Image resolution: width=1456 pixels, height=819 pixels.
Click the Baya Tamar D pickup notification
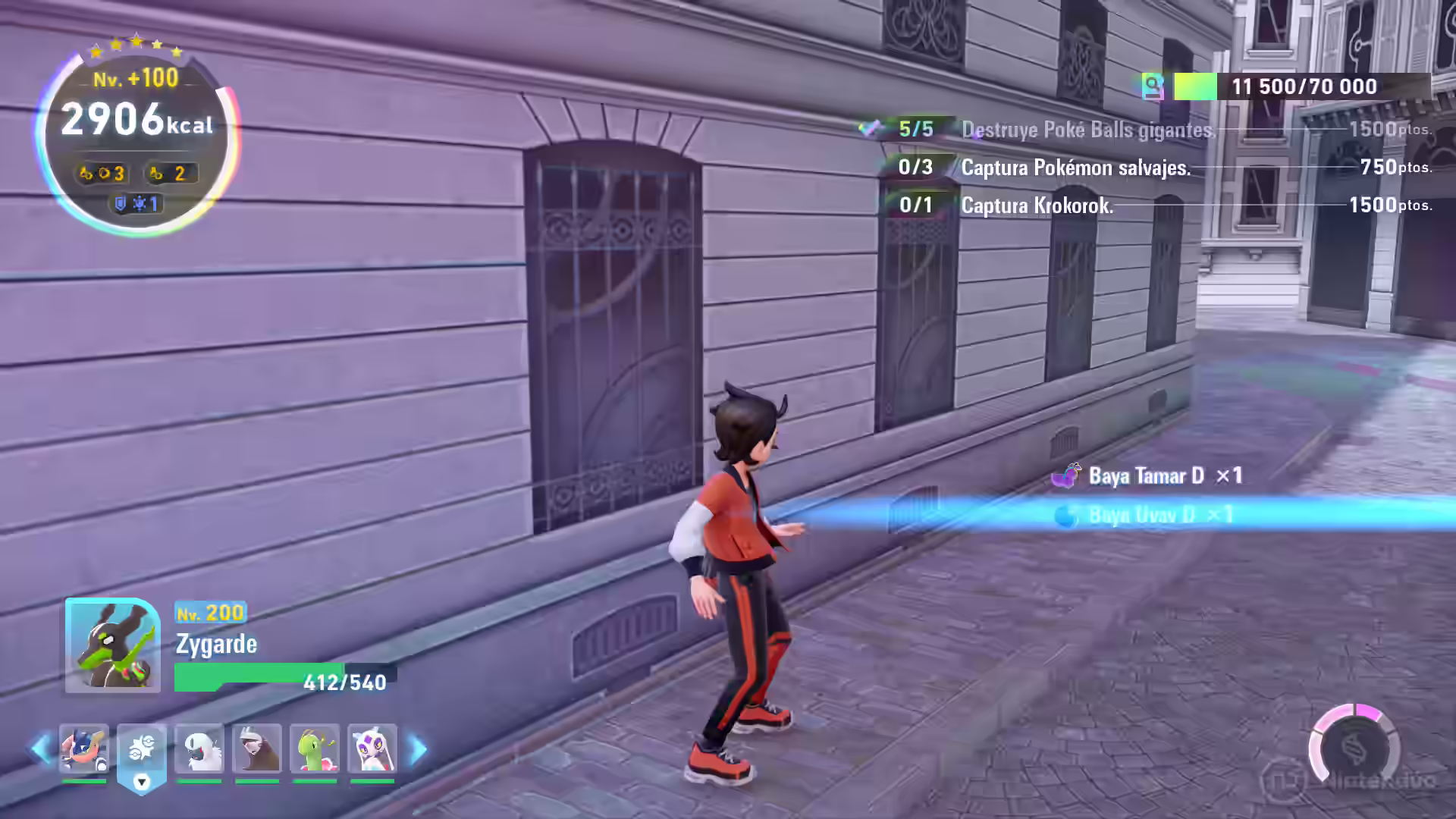pyautogui.click(x=1146, y=476)
